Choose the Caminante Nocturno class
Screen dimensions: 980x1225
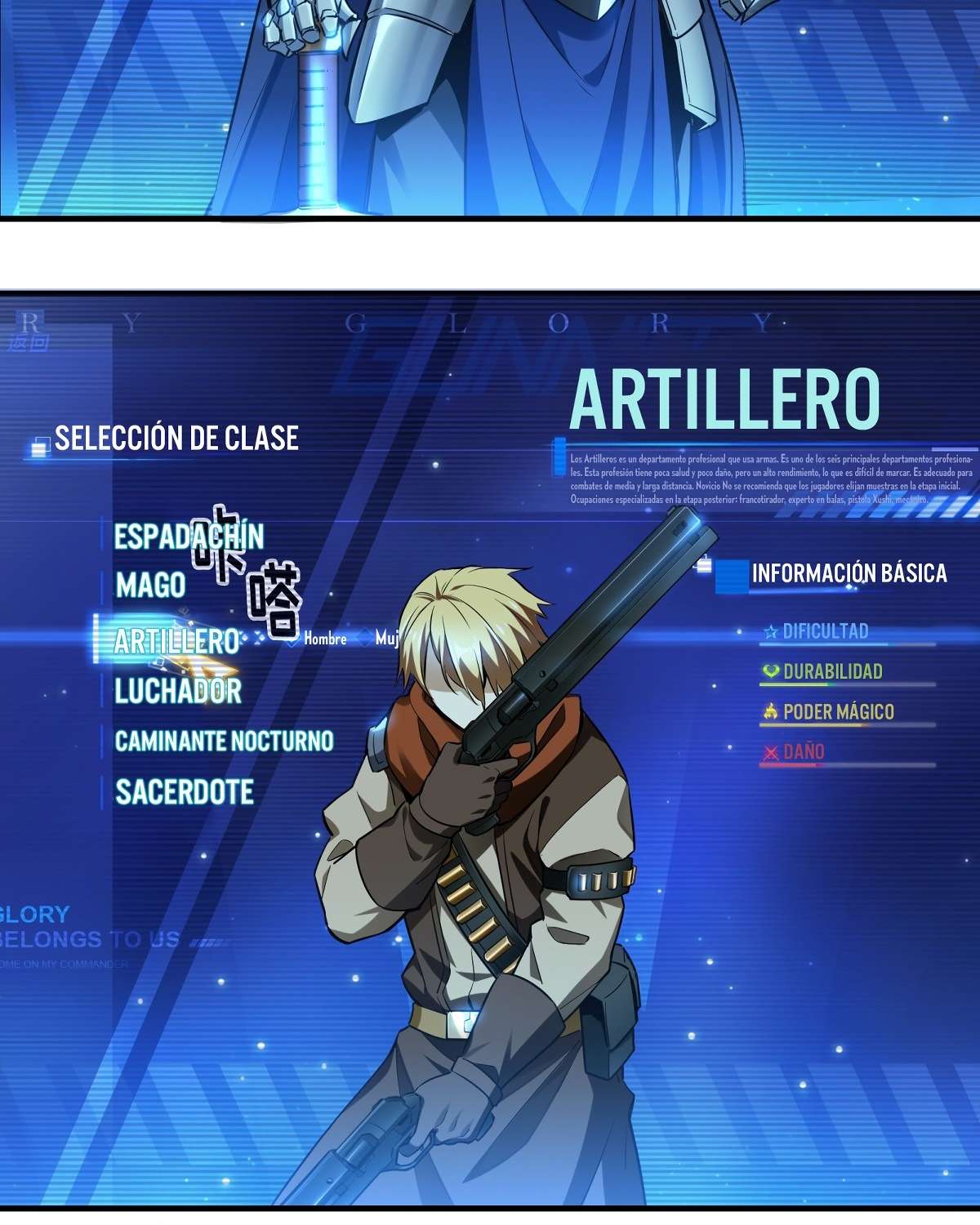coord(224,741)
